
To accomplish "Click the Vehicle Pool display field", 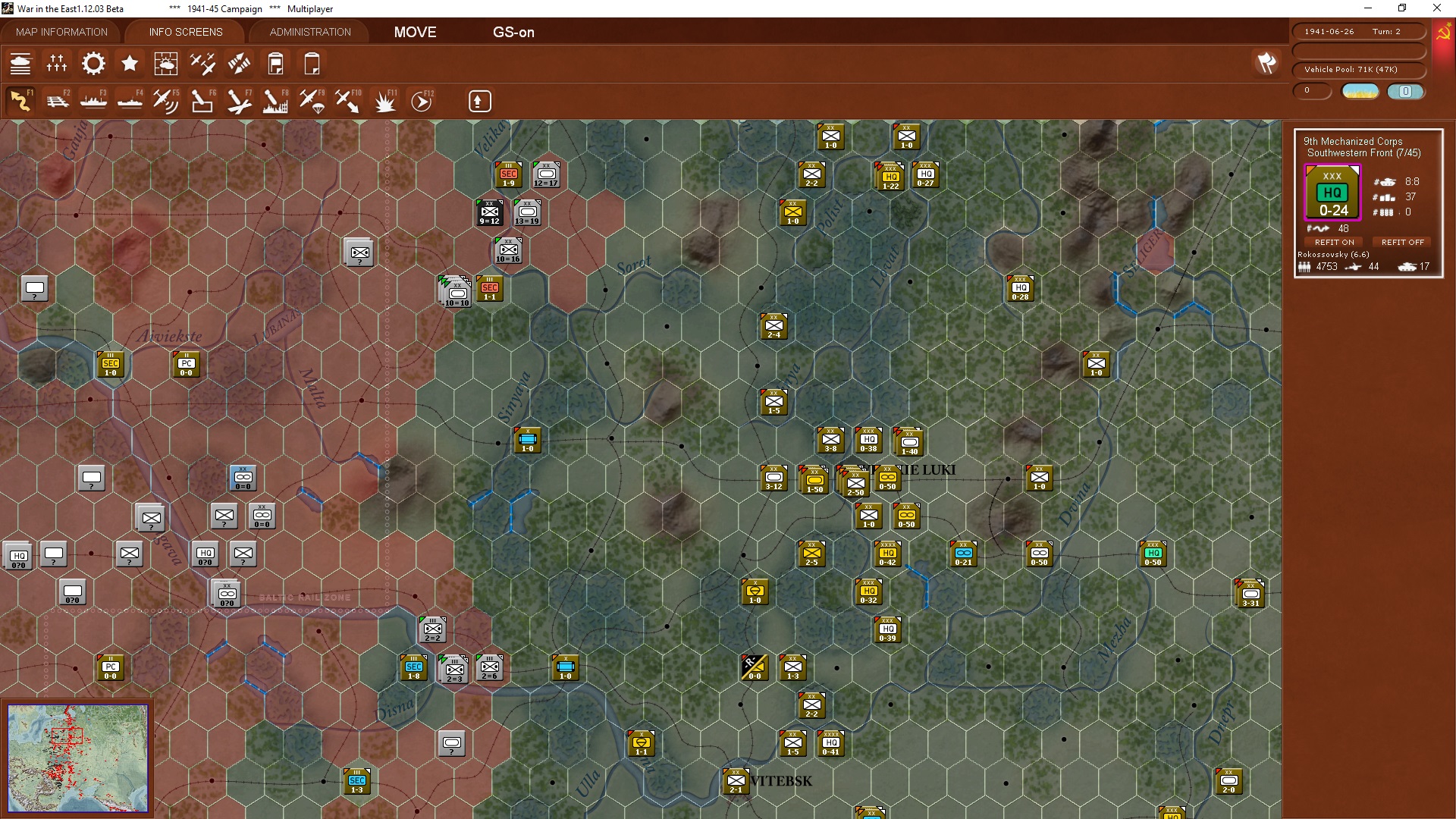I will click(1360, 69).
